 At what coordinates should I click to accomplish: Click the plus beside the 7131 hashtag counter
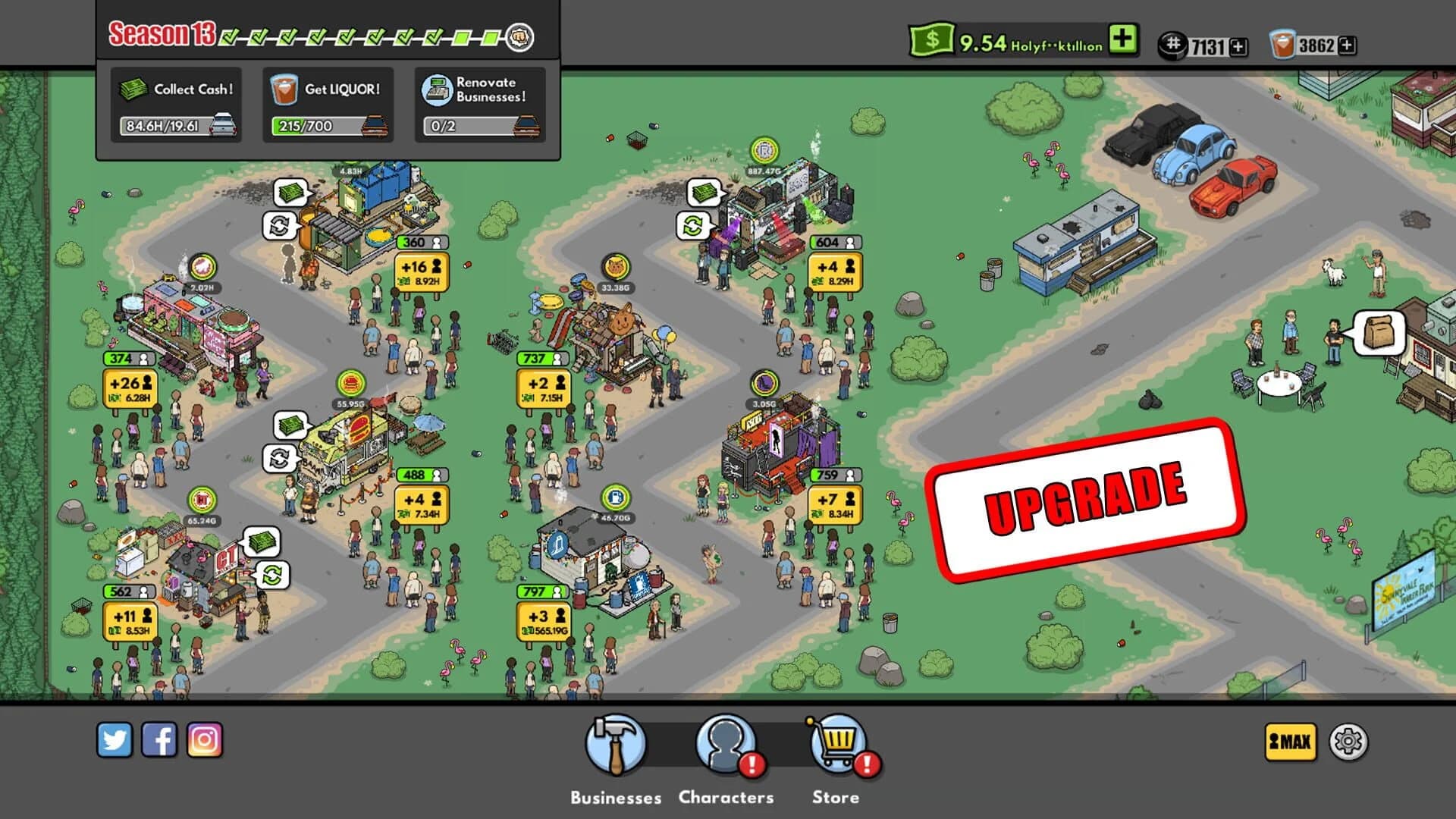pyautogui.click(x=1238, y=45)
